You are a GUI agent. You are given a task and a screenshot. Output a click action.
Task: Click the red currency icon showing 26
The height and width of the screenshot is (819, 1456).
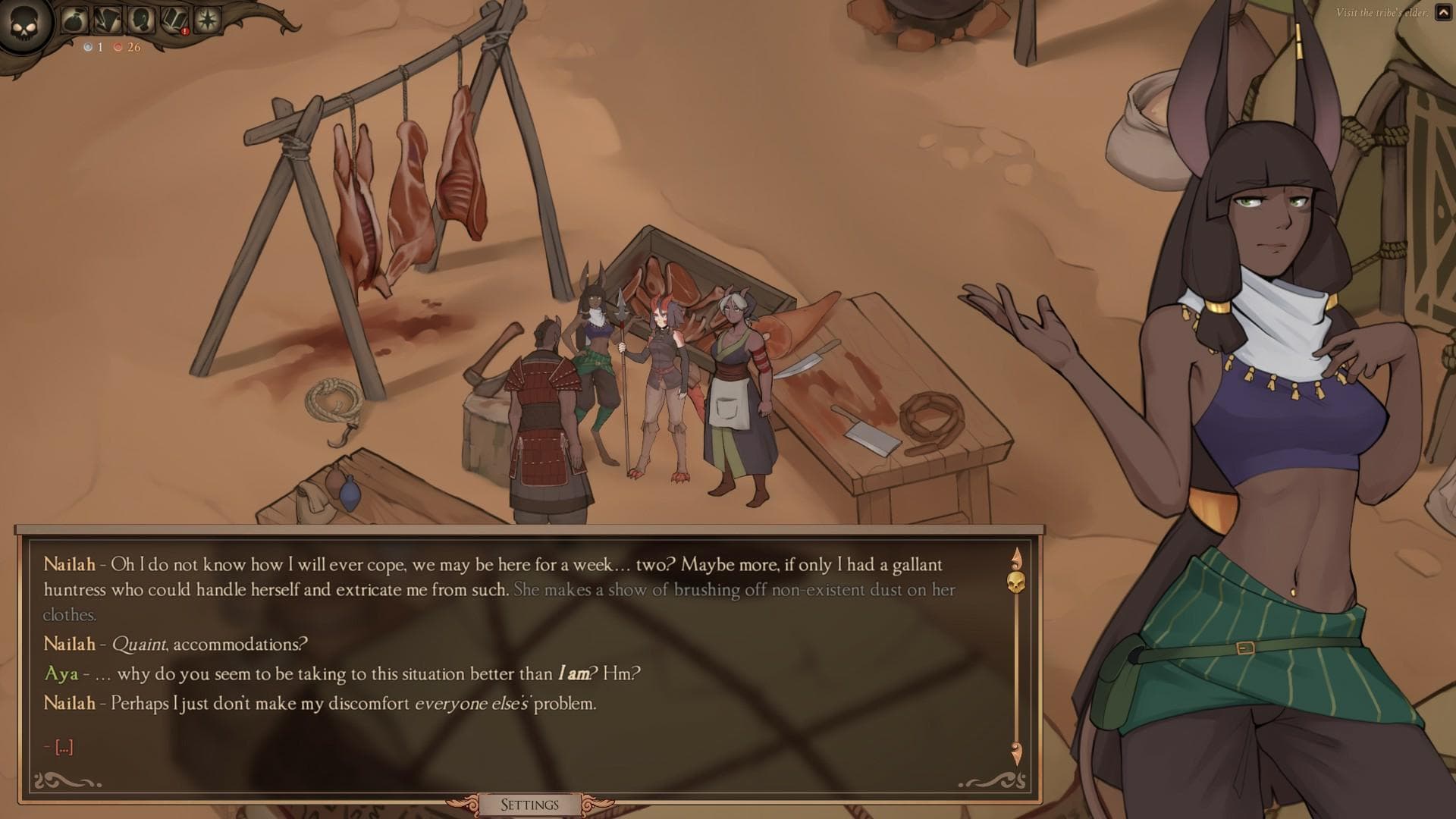[x=118, y=49]
